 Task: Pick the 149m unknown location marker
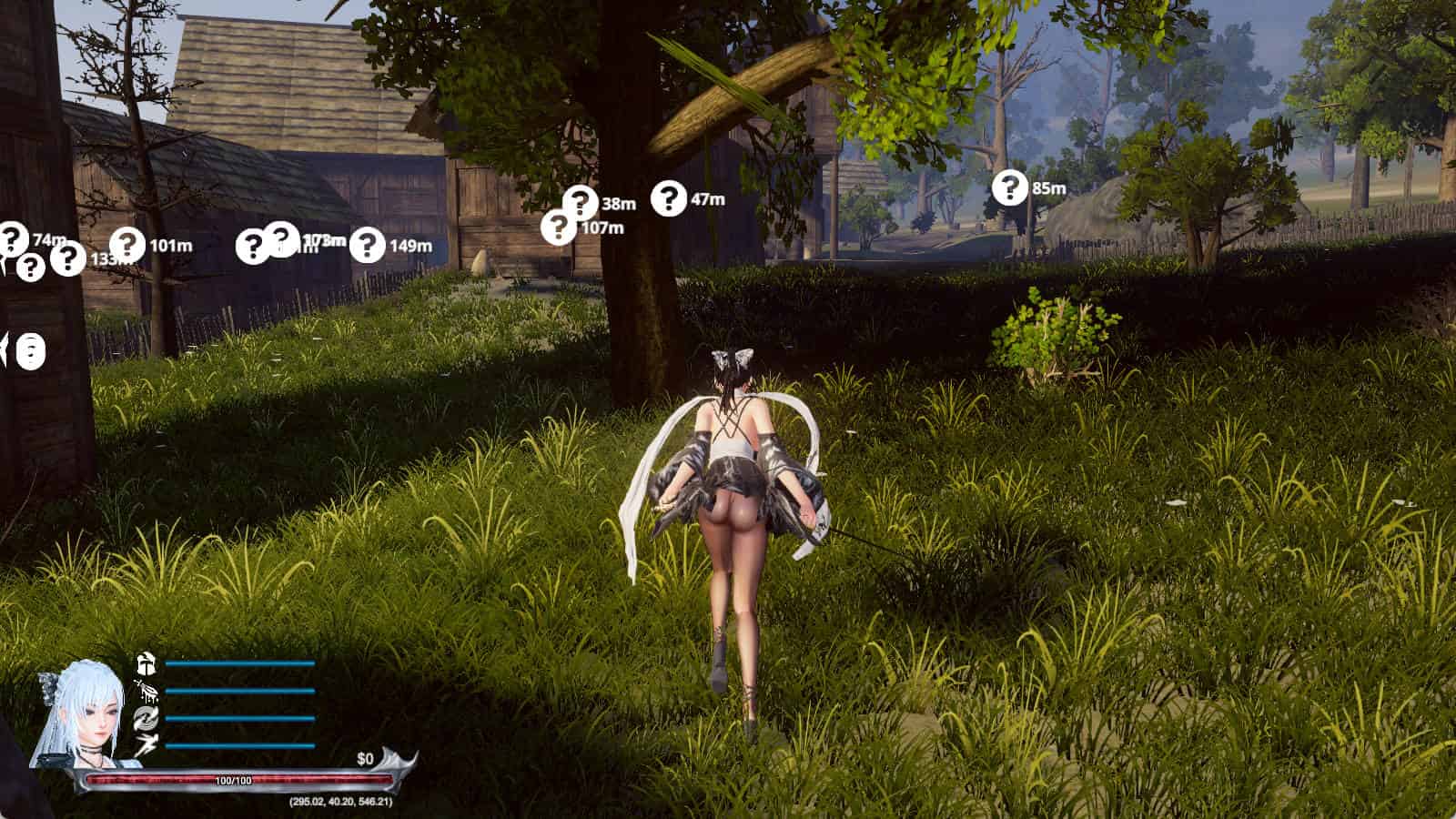point(367,245)
